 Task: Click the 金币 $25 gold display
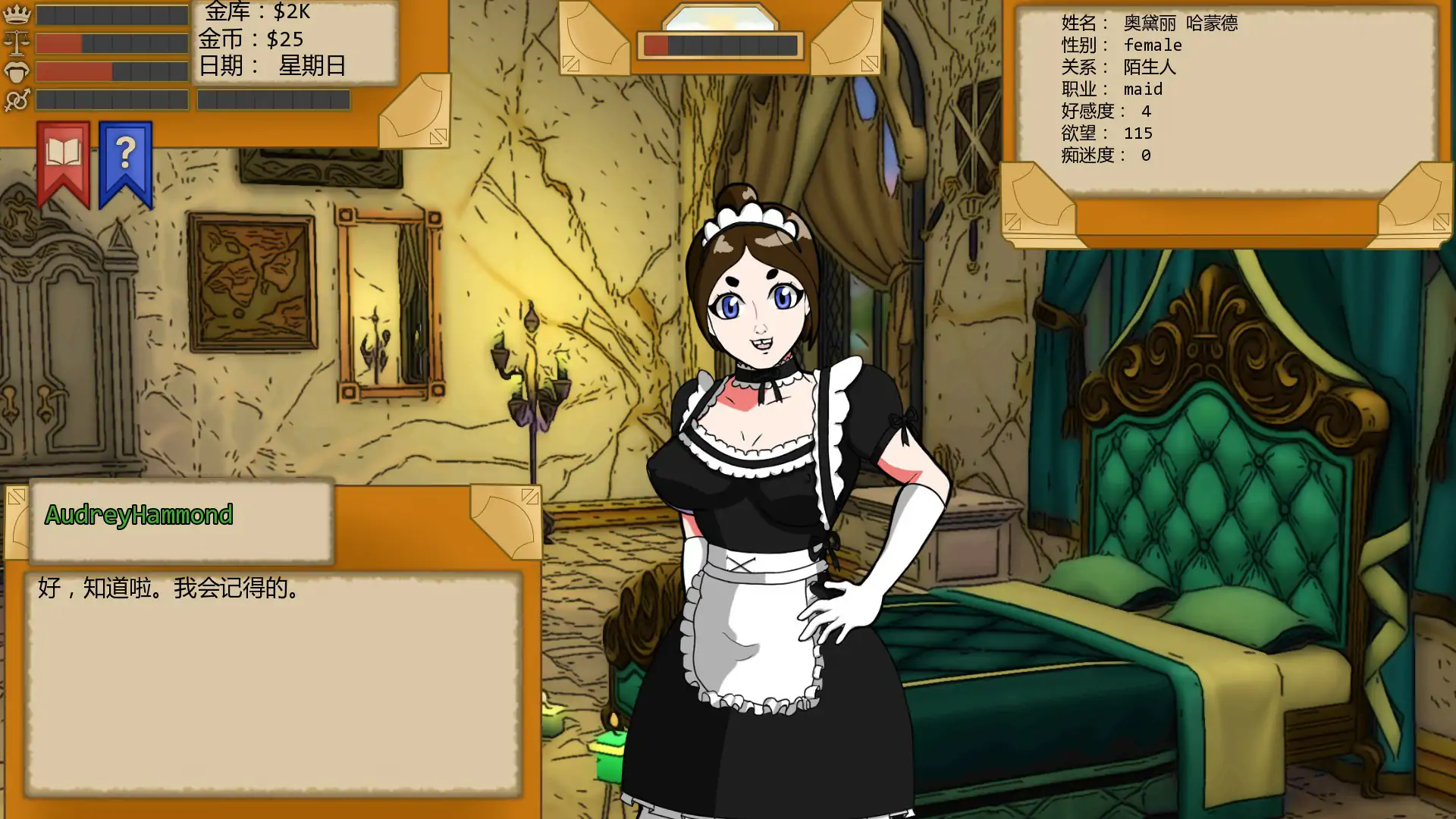(x=253, y=39)
